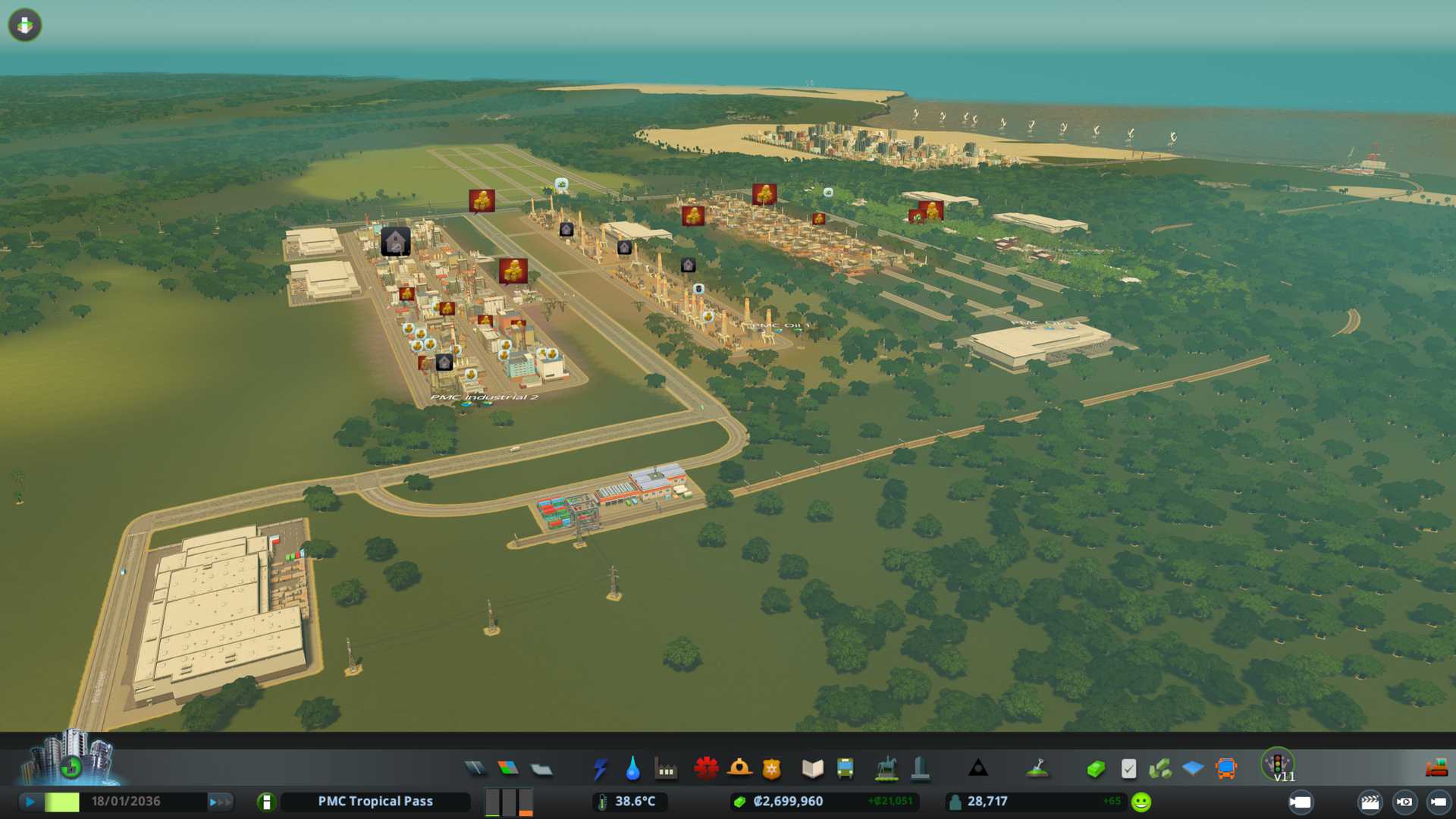Open the Electricity lightning bolt menu
This screenshot has height=819, width=1456.
(600, 769)
